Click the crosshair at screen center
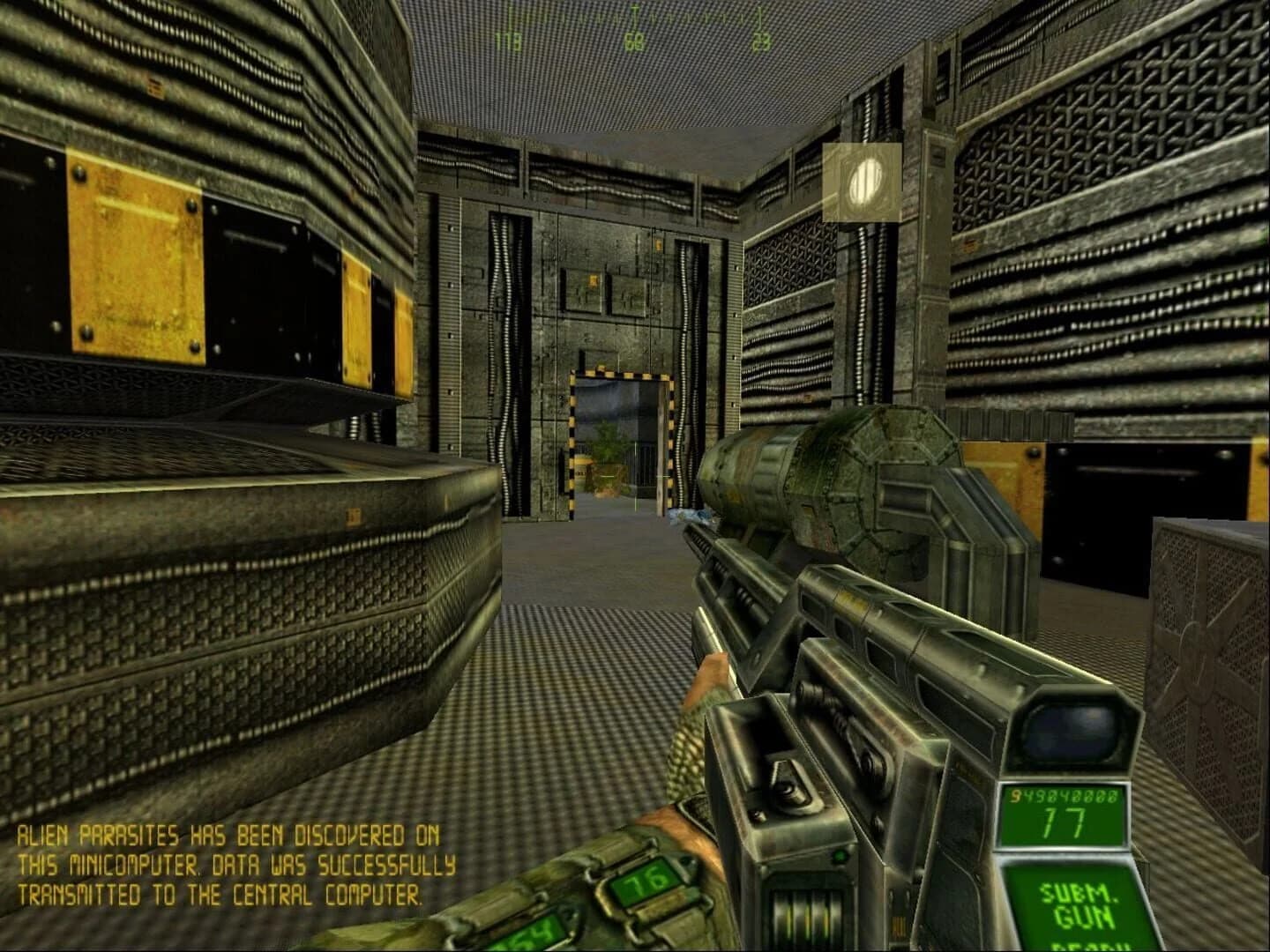This screenshot has height=952, width=1270. [x=636, y=476]
